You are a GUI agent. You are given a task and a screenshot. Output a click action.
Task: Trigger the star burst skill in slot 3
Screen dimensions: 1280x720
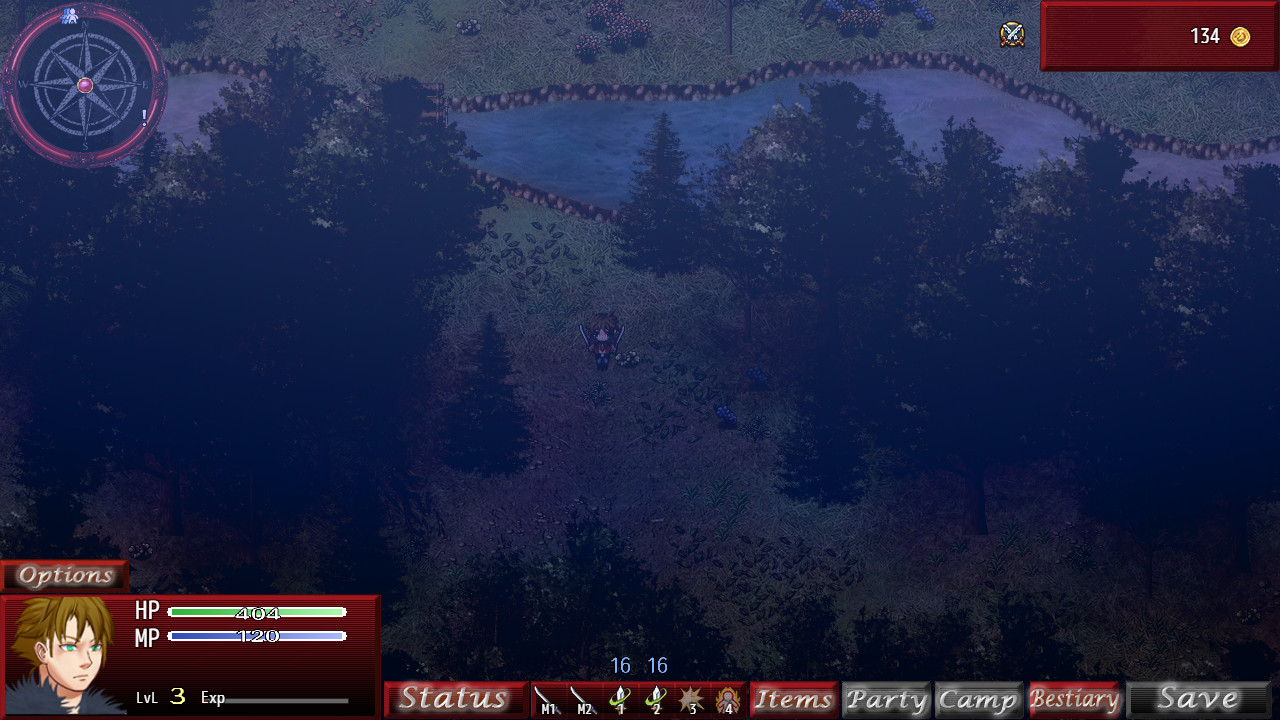(690, 698)
